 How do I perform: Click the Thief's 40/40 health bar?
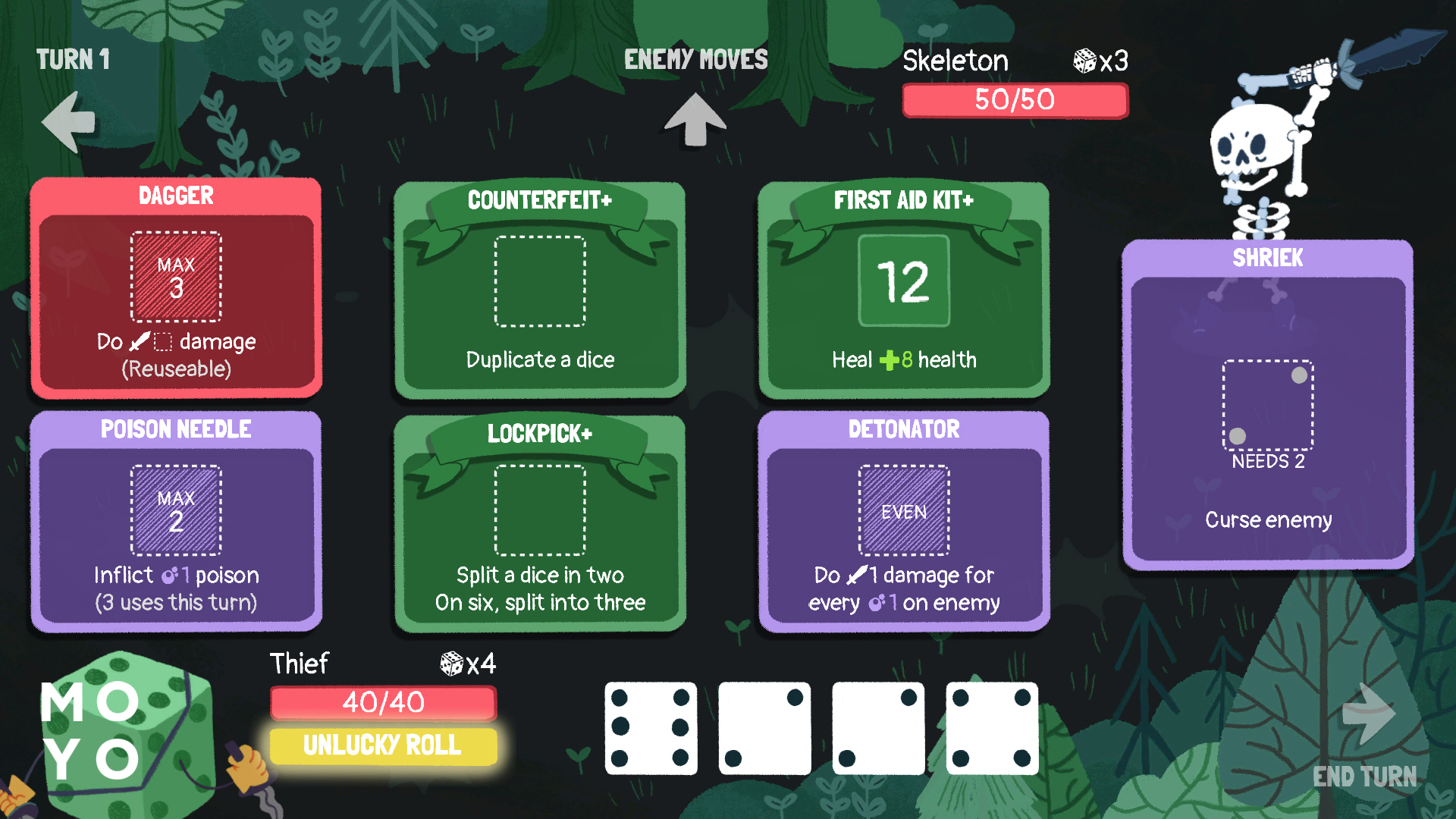pyautogui.click(x=382, y=702)
